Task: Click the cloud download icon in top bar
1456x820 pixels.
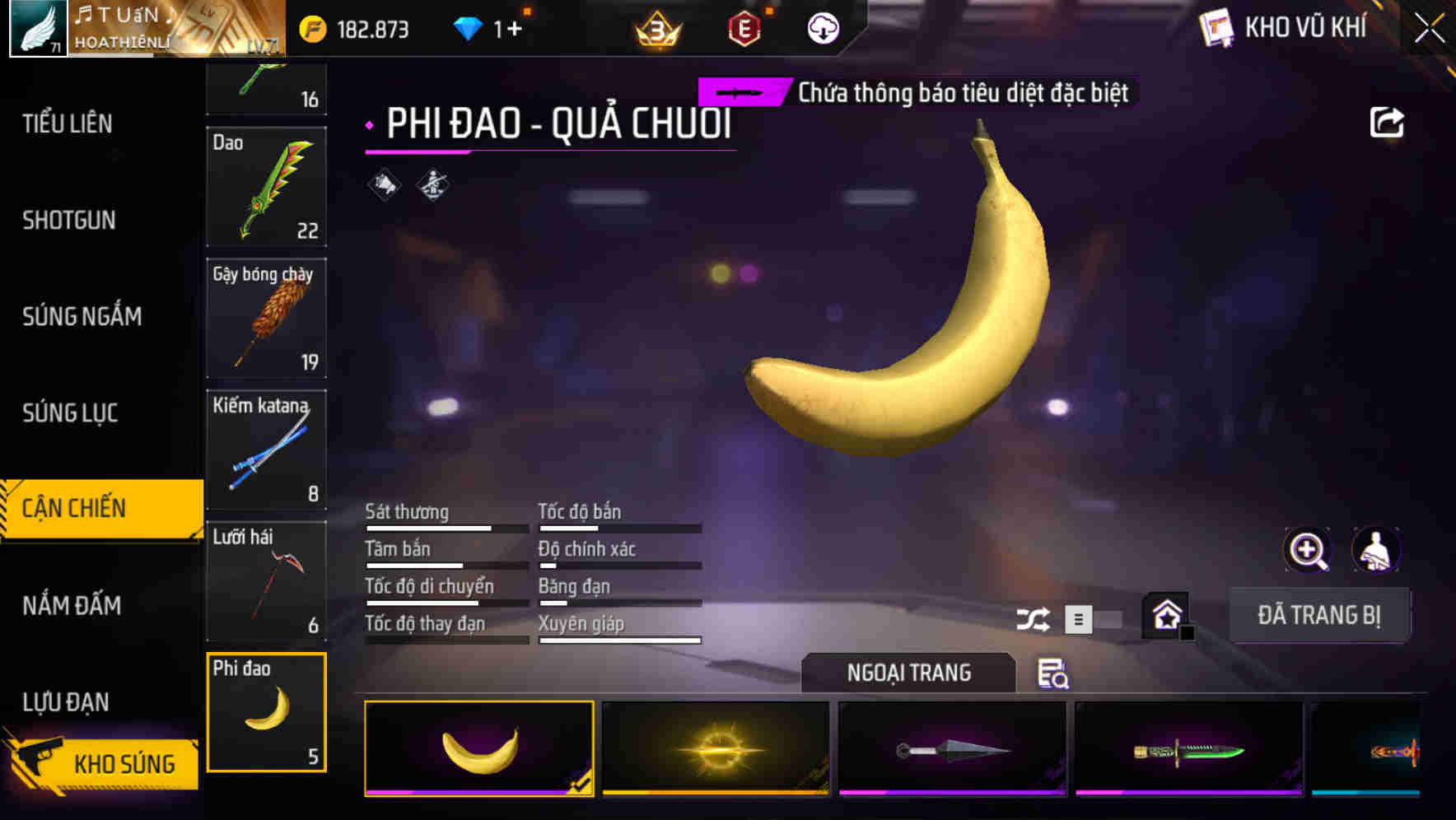Action: pyautogui.click(x=821, y=27)
